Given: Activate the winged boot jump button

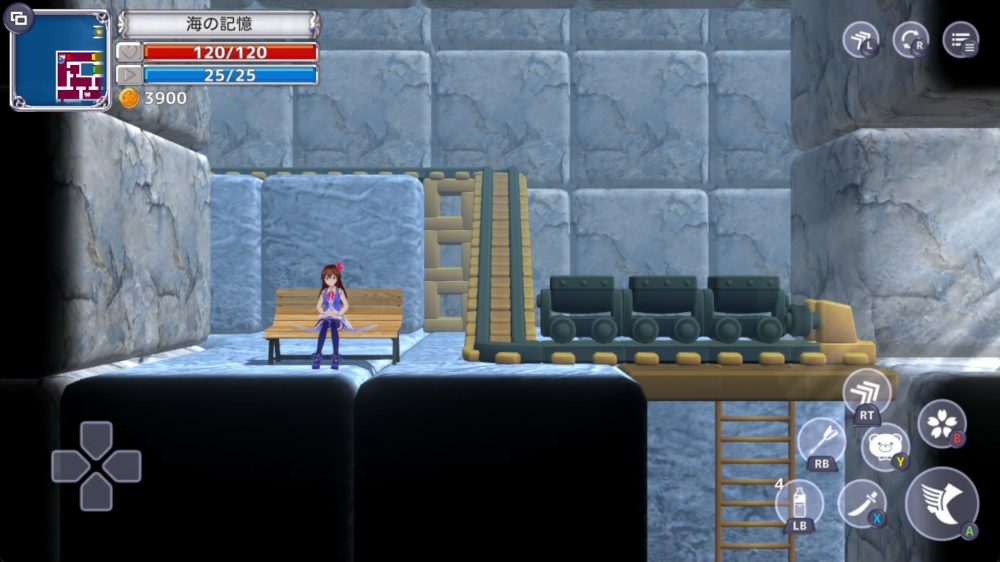Looking at the screenshot, I should point(941,503).
